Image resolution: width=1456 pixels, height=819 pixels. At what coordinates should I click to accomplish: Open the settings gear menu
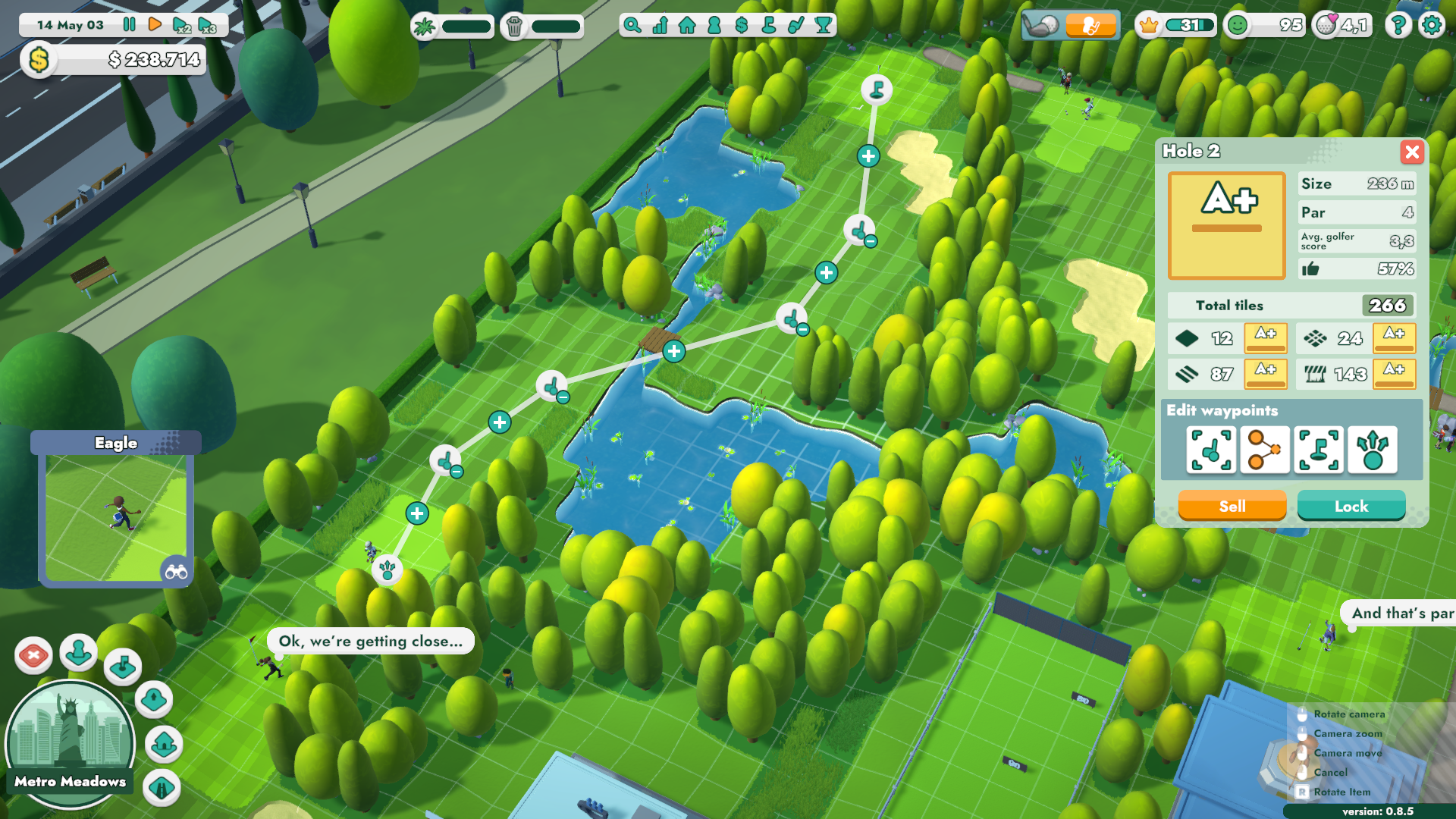[x=1431, y=25]
